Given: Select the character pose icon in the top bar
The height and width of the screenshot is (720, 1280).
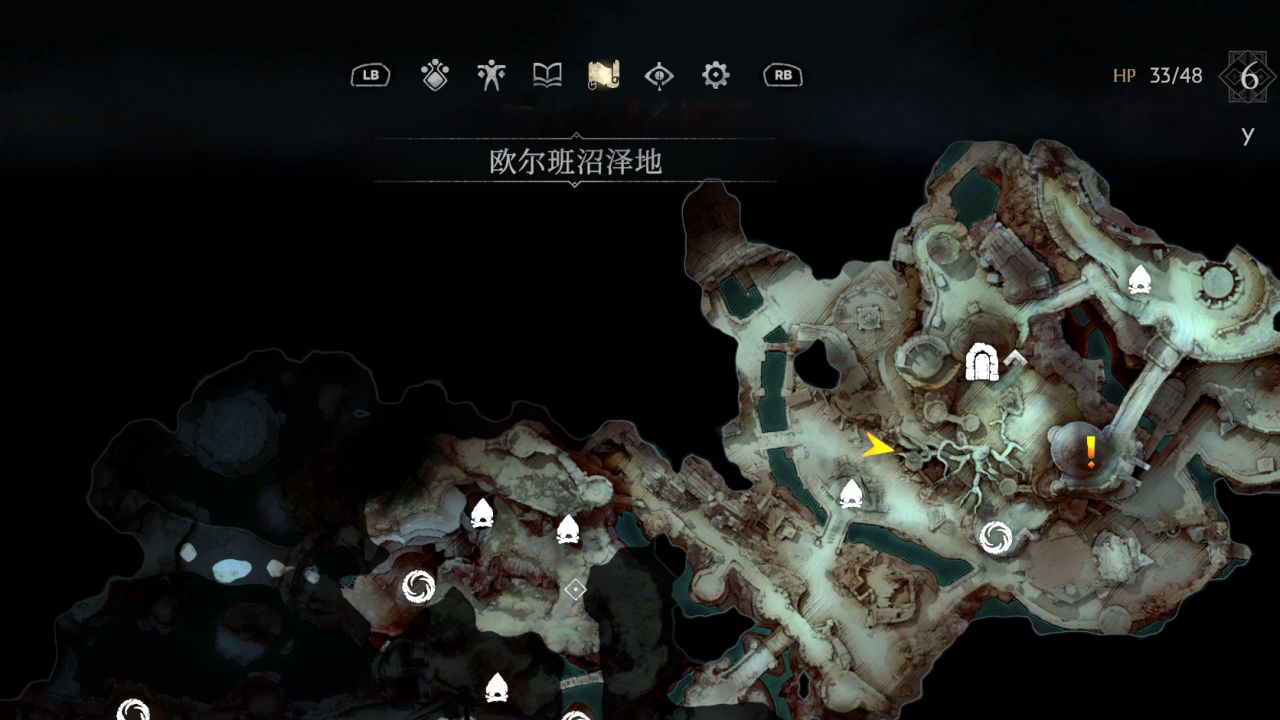Looking at the screenshot, I should [492, 75].
